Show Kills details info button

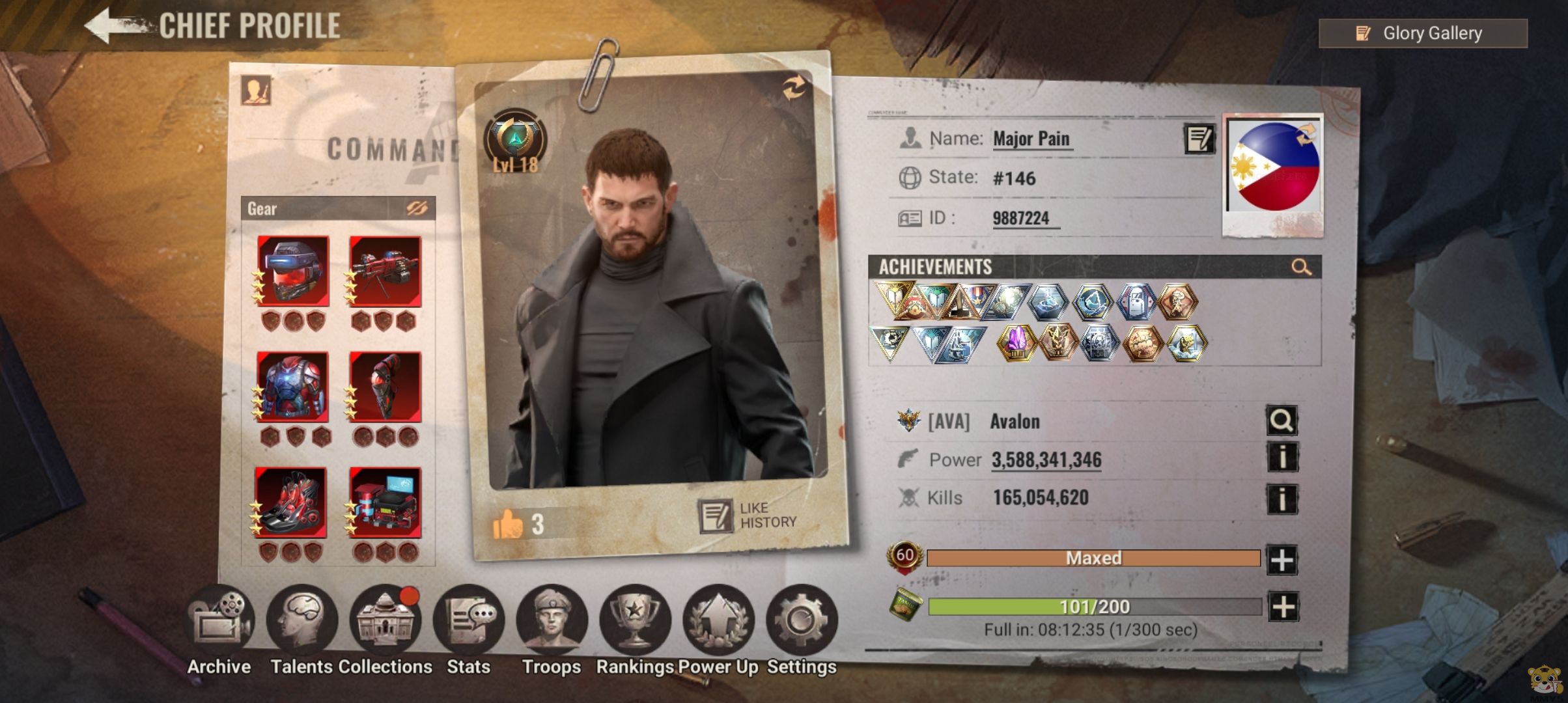(1281, 499)
